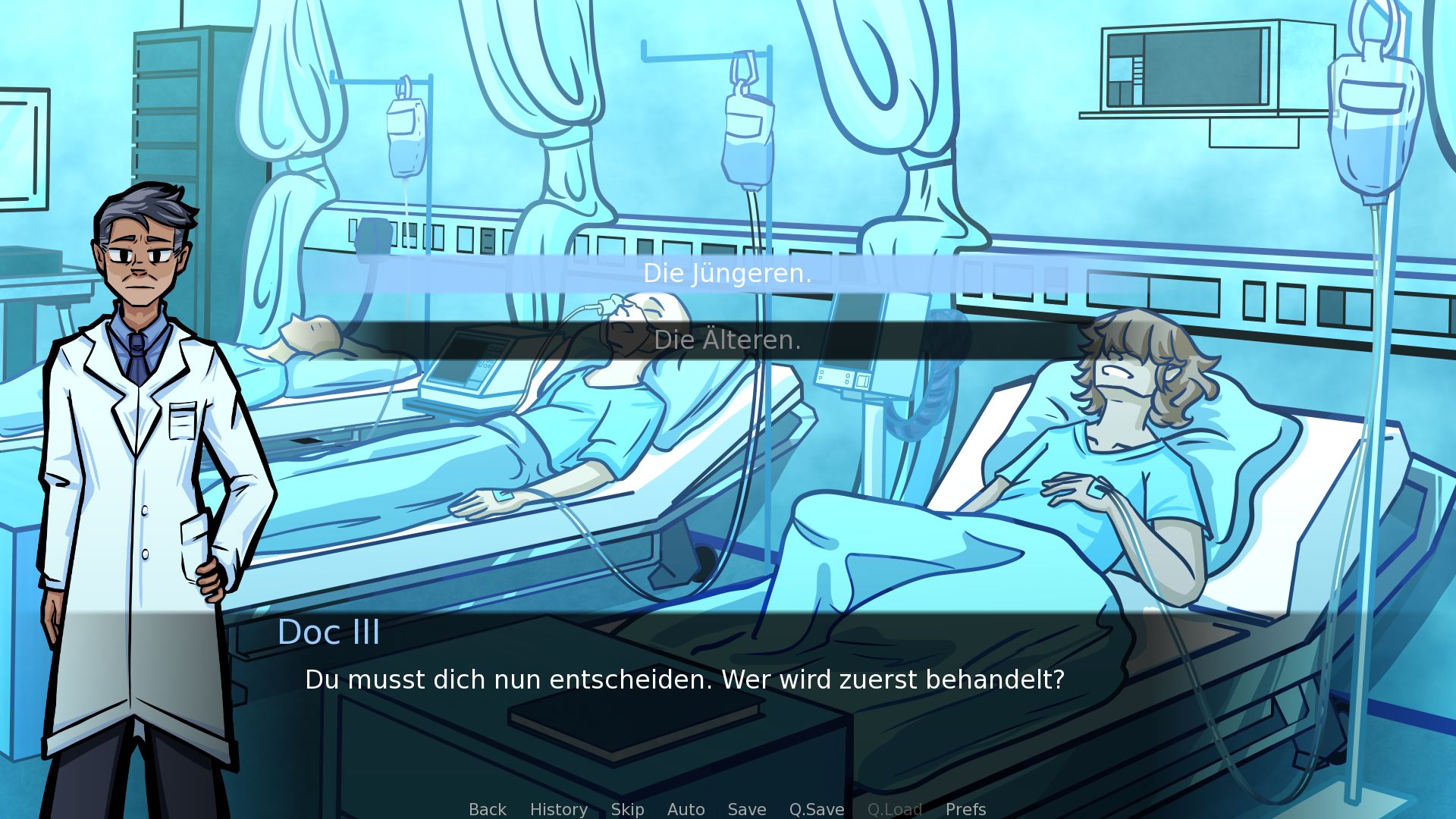Open the dialogue History log
1456x819 pixels.
(558, 809)
